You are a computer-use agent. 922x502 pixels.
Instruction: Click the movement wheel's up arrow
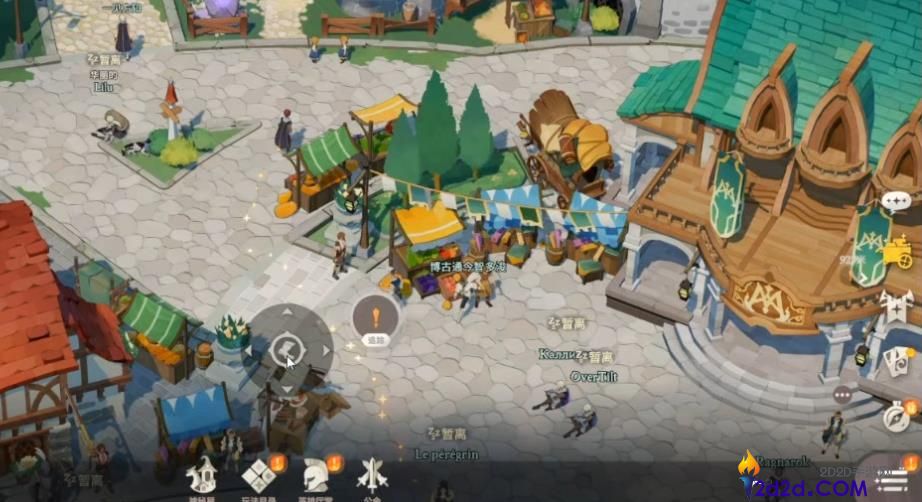289,315
